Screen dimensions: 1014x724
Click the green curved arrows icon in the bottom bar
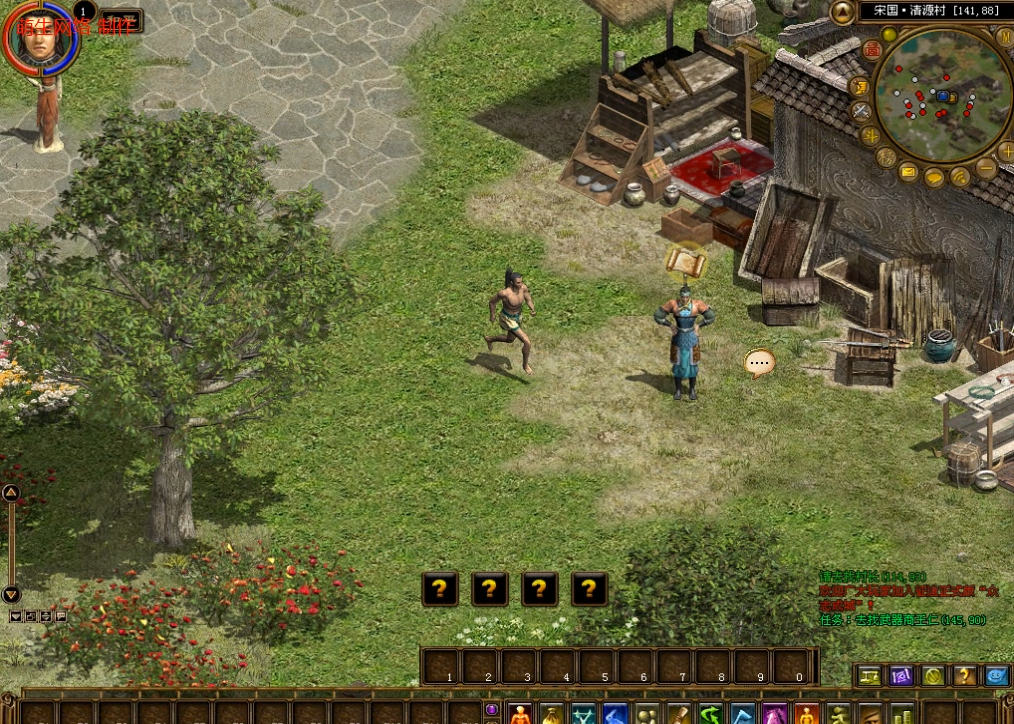click(x=711, y=714)
